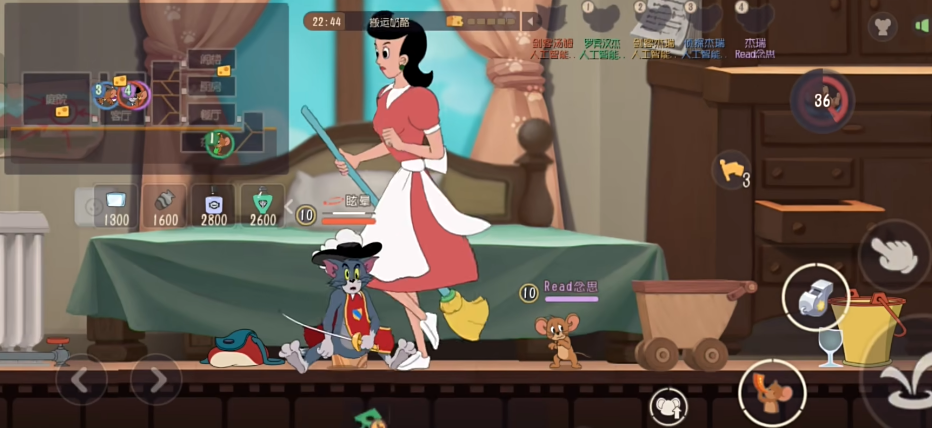Image resolution: width=932 pixels, height=428 pixels.
Task: Buy the 2600-cost green shield item
Action: click(x=262, y=203)
